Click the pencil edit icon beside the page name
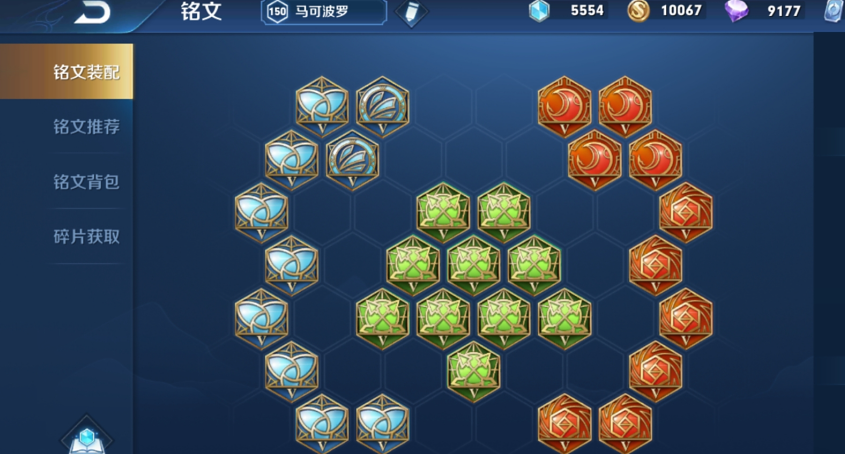 [410, 12]
